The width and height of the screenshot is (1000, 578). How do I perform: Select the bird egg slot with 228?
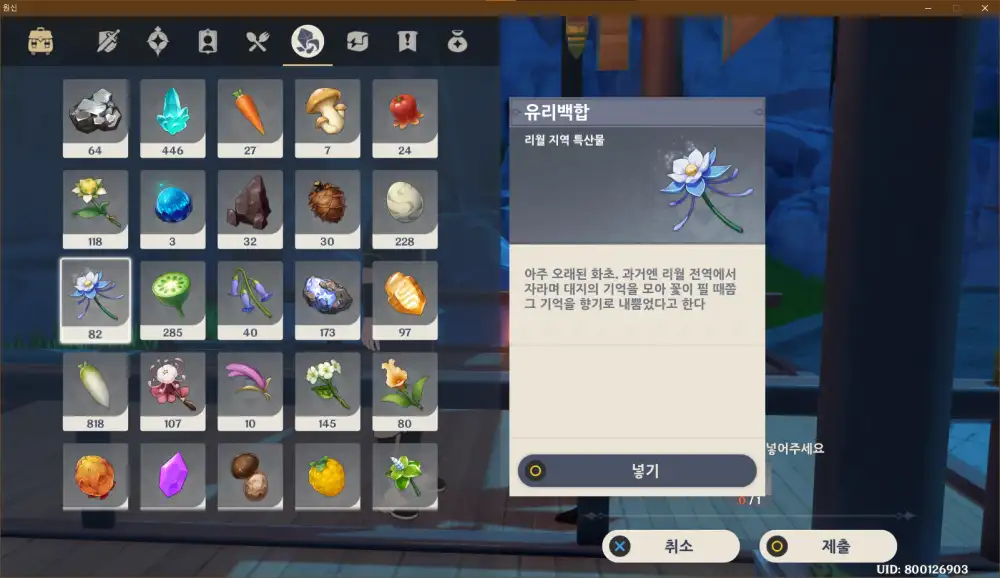click(x=405, y=209)
